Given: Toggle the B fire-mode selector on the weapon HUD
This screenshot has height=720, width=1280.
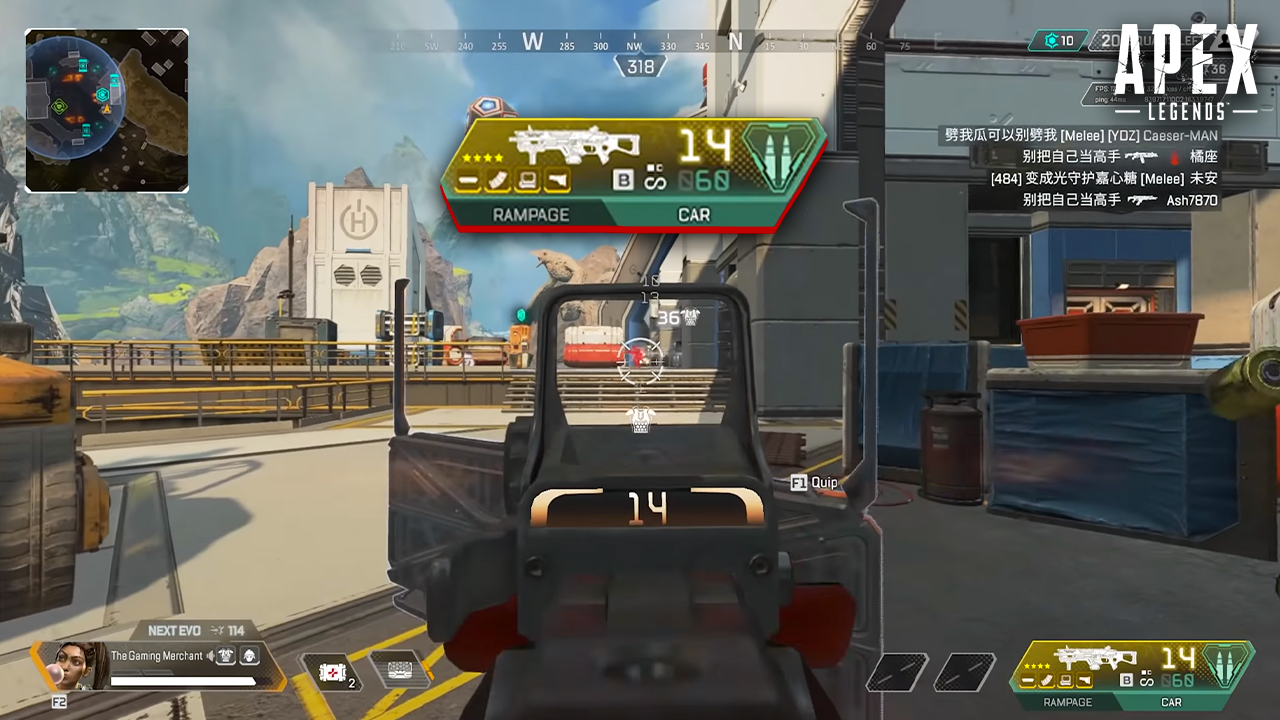Looking at the screenshot, I should click(624, 178).
